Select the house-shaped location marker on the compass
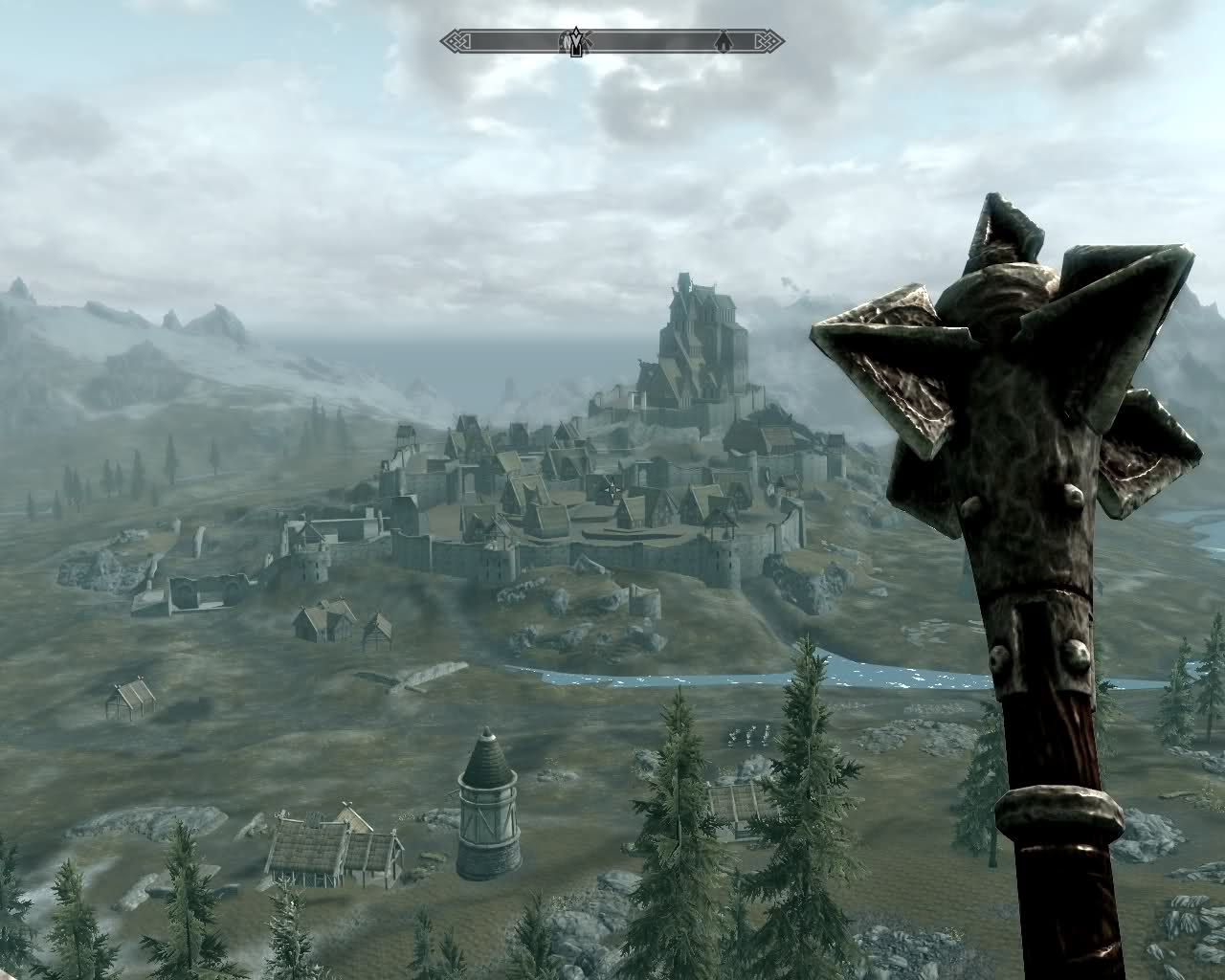 [x=724, y=40]
